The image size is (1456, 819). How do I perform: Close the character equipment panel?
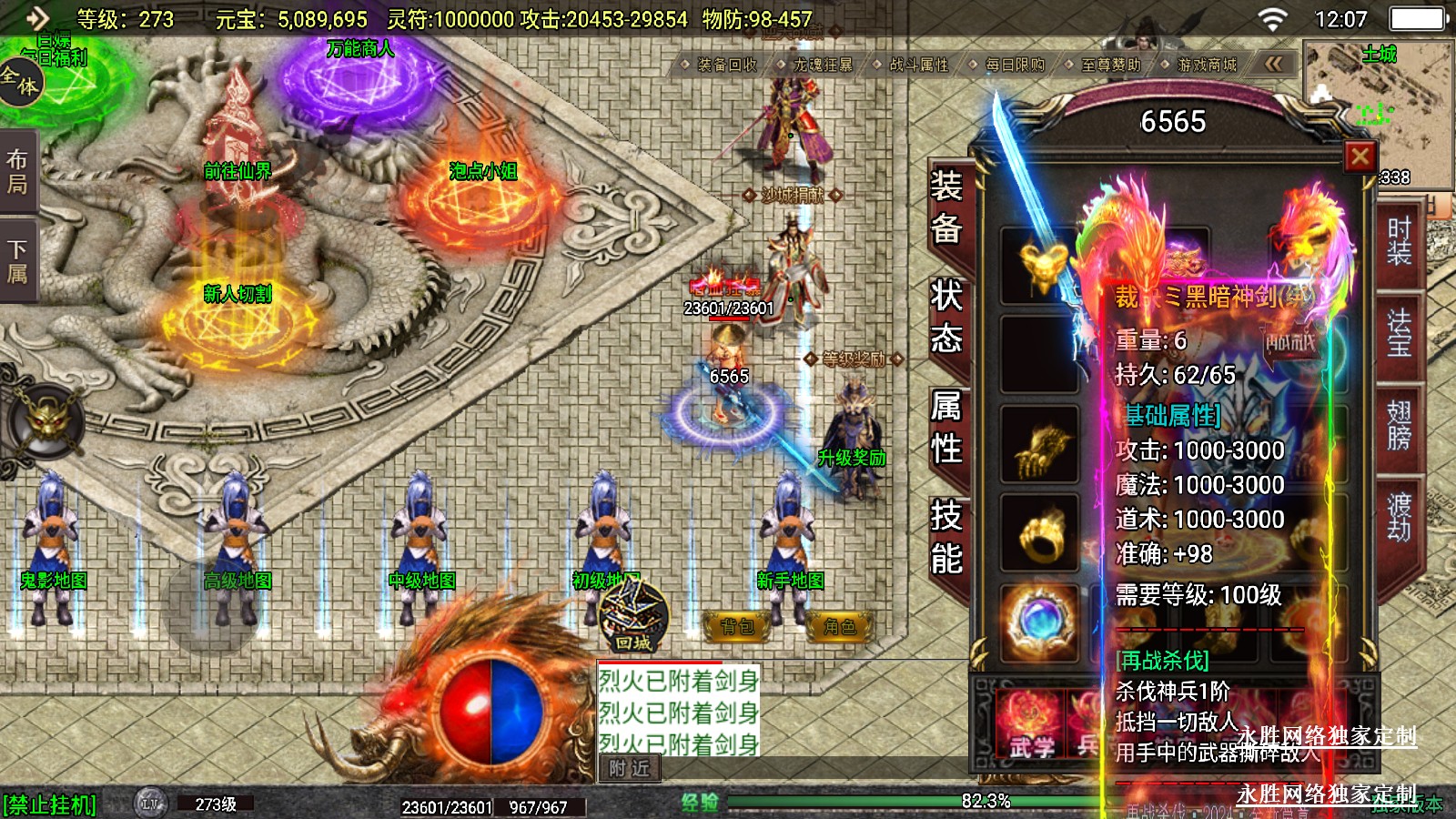(1360, 157)
